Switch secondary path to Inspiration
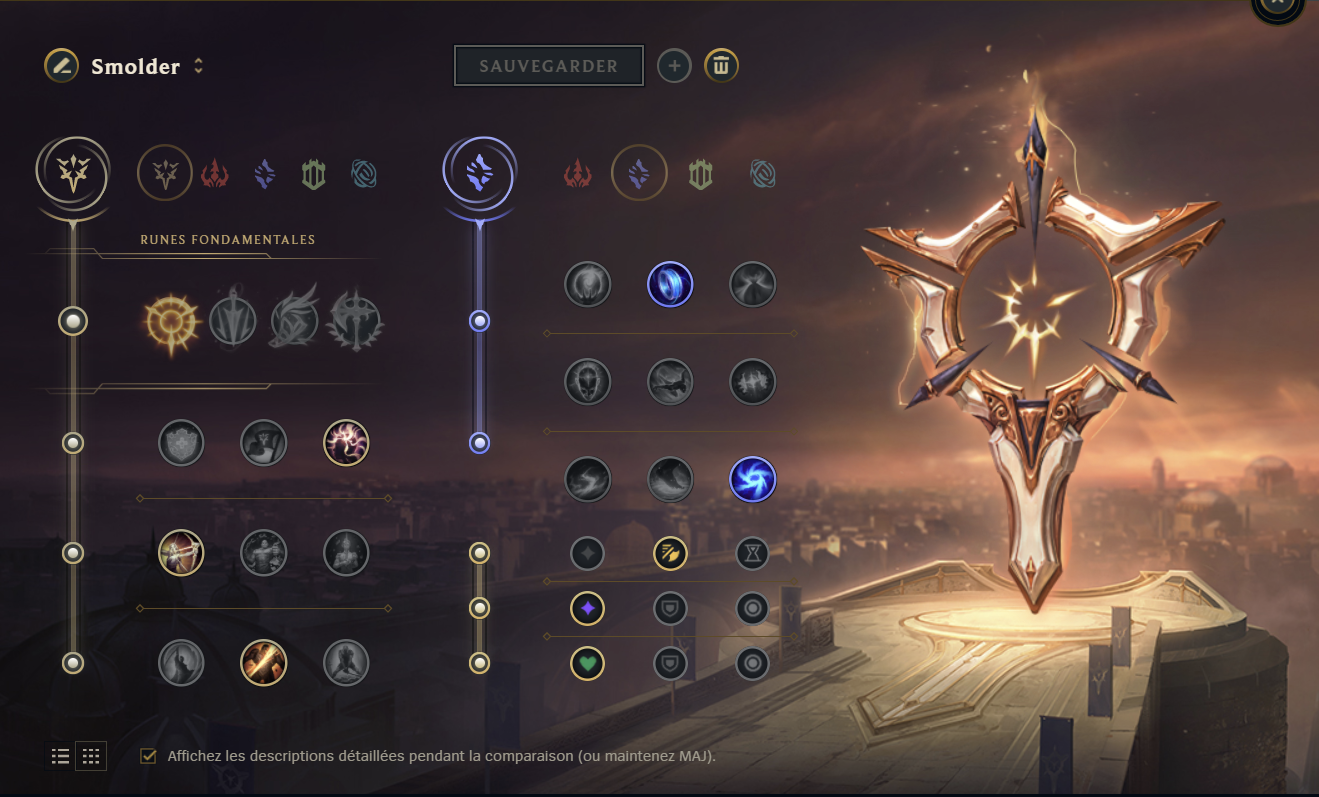1319x797 pixels. click(762, 172)
